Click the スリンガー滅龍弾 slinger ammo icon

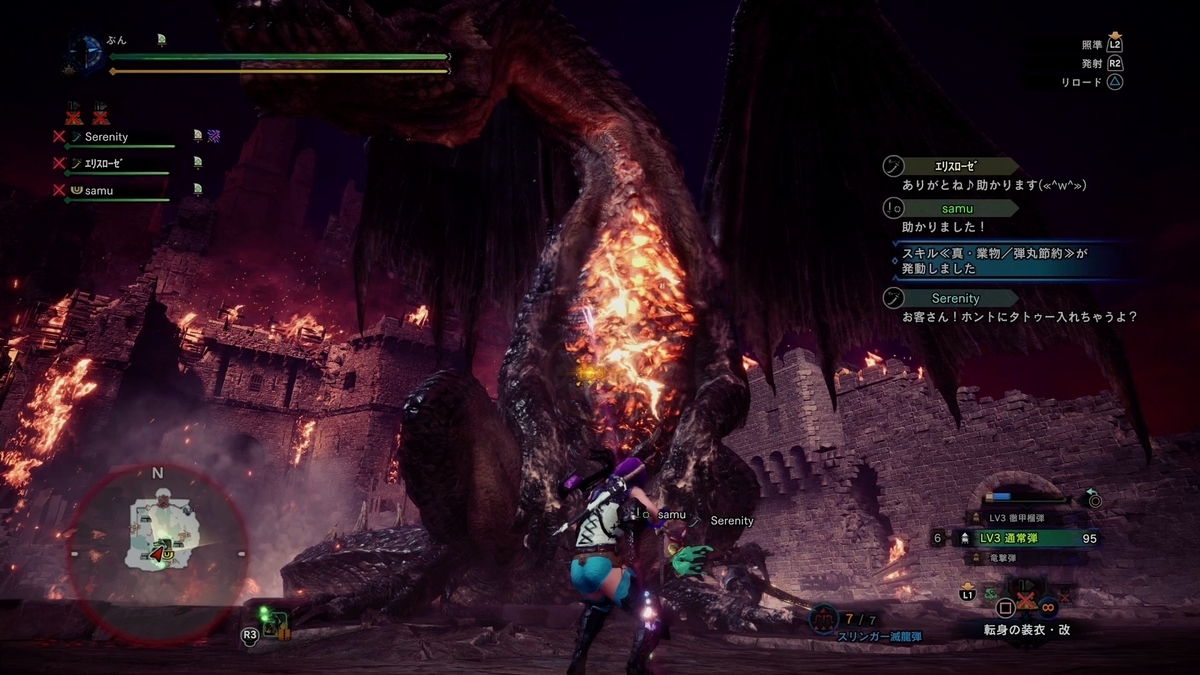[x=825, y=619]
